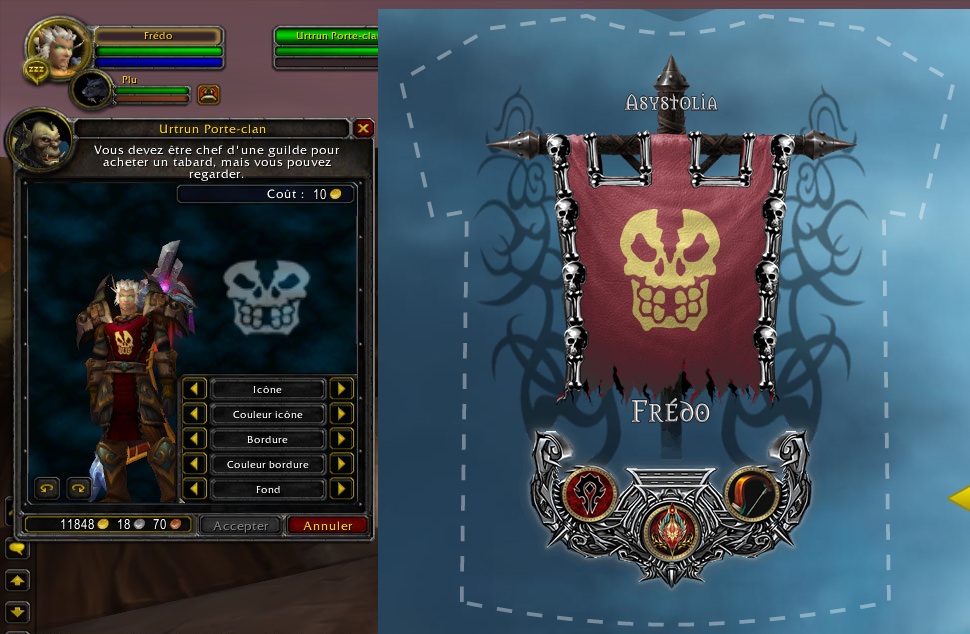Cycle to the next Icône design
970x634 pixels.
(x=342, y=389)
